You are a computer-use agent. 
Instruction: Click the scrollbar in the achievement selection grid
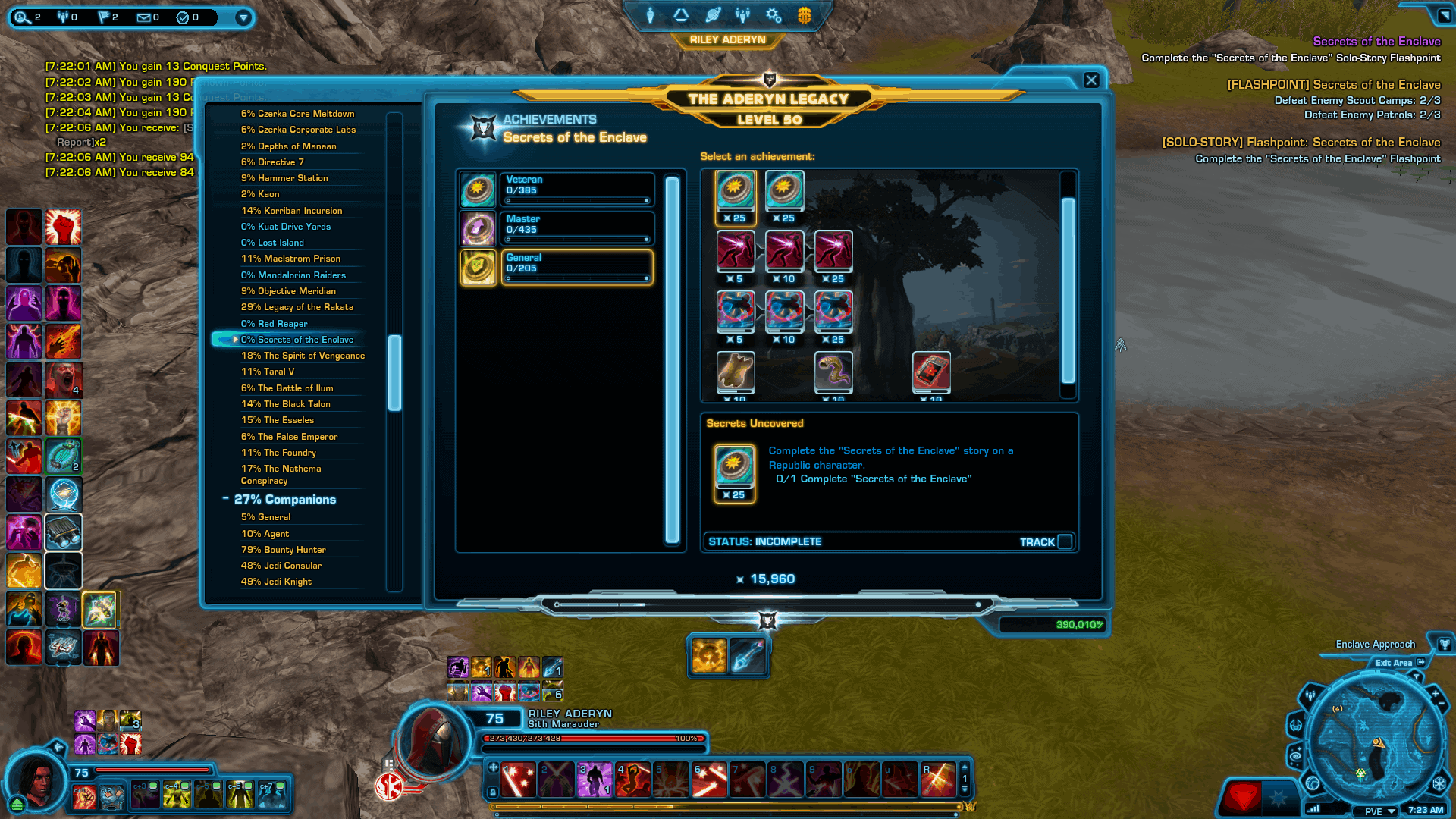pyautogui.click(x=1069, y=288)
